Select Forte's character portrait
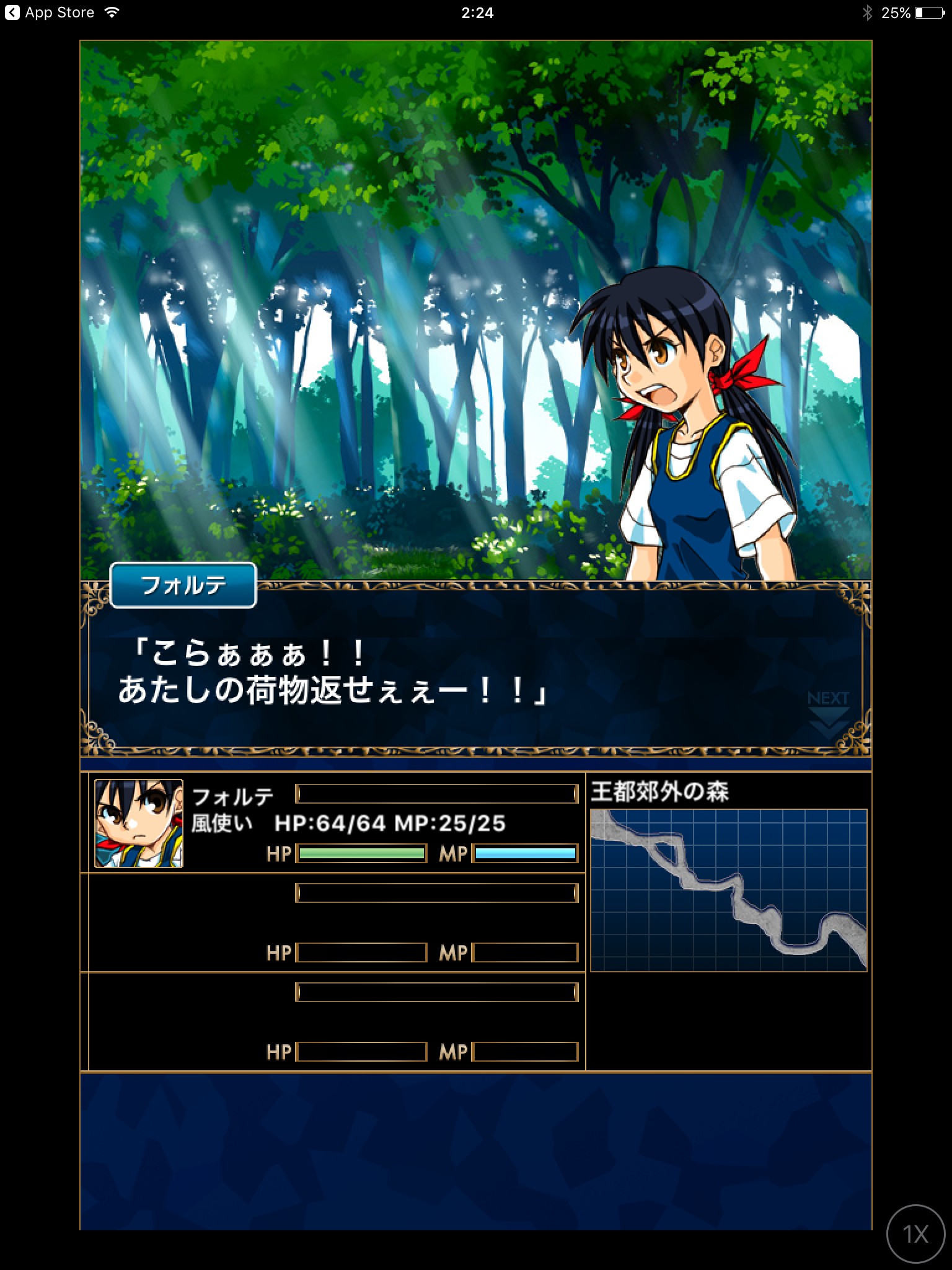This screenshot has width=952, height=1270. 139,824
